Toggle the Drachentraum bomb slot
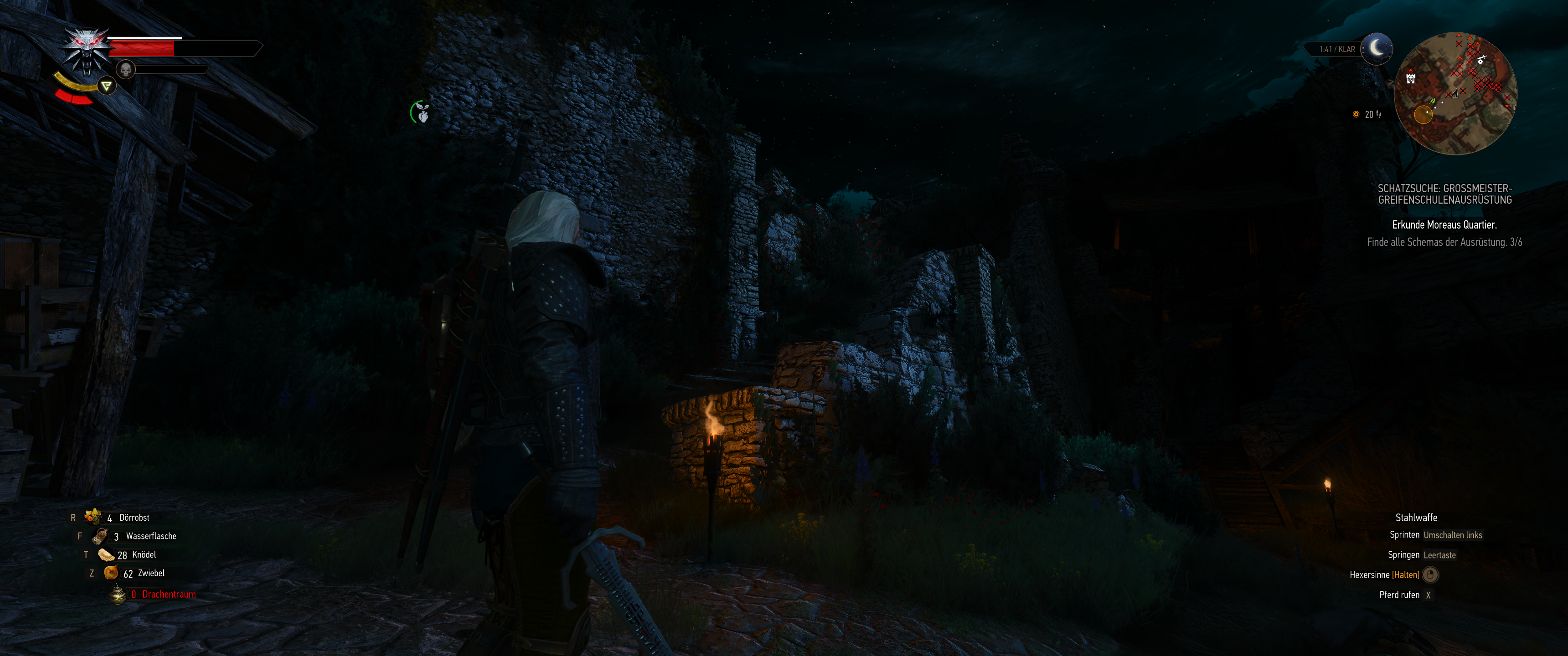1568x656 pixels. [x=118, y=594]
